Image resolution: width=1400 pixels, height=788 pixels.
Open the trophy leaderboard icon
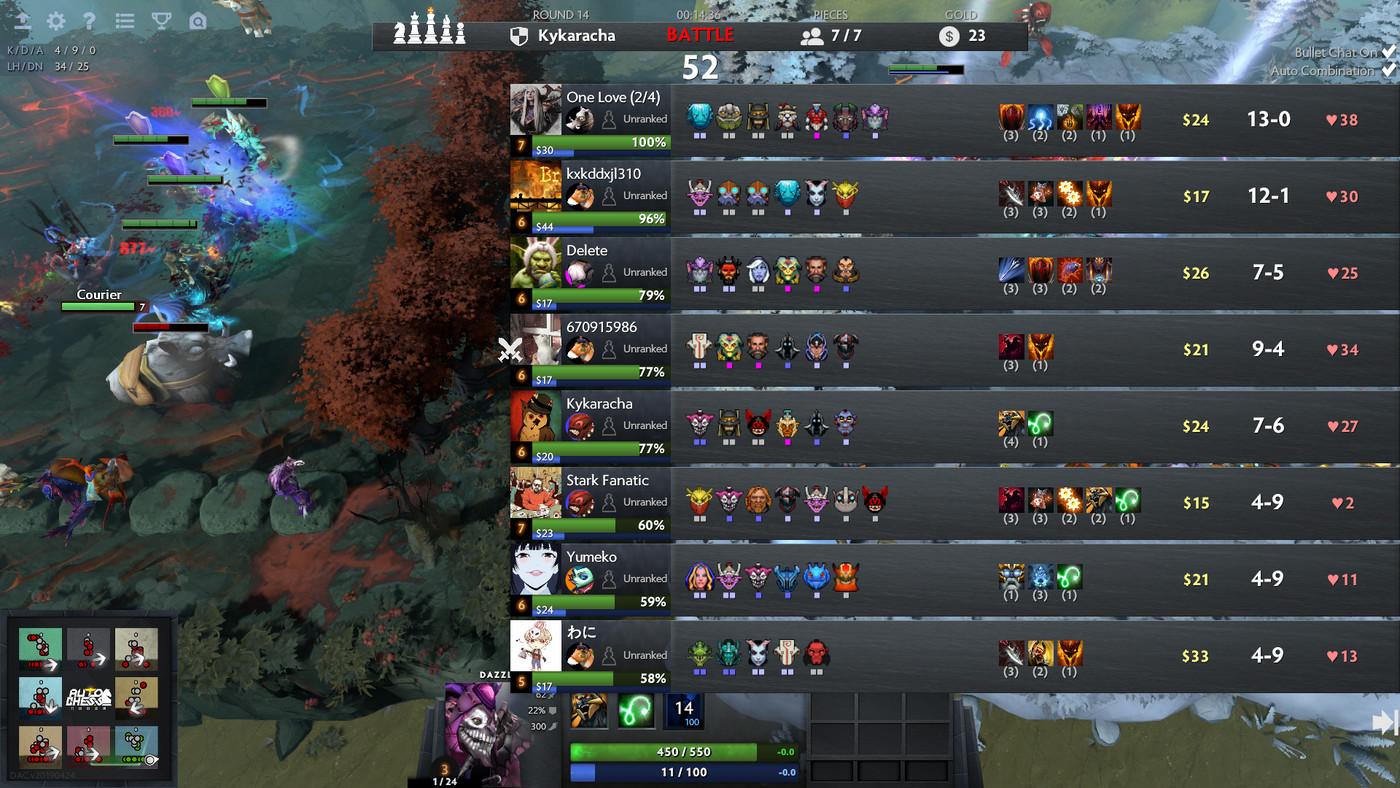click(160, 19)
